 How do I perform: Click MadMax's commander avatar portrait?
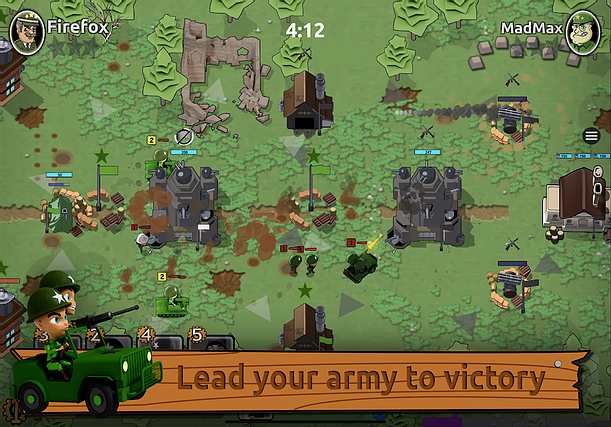[583, 31]
